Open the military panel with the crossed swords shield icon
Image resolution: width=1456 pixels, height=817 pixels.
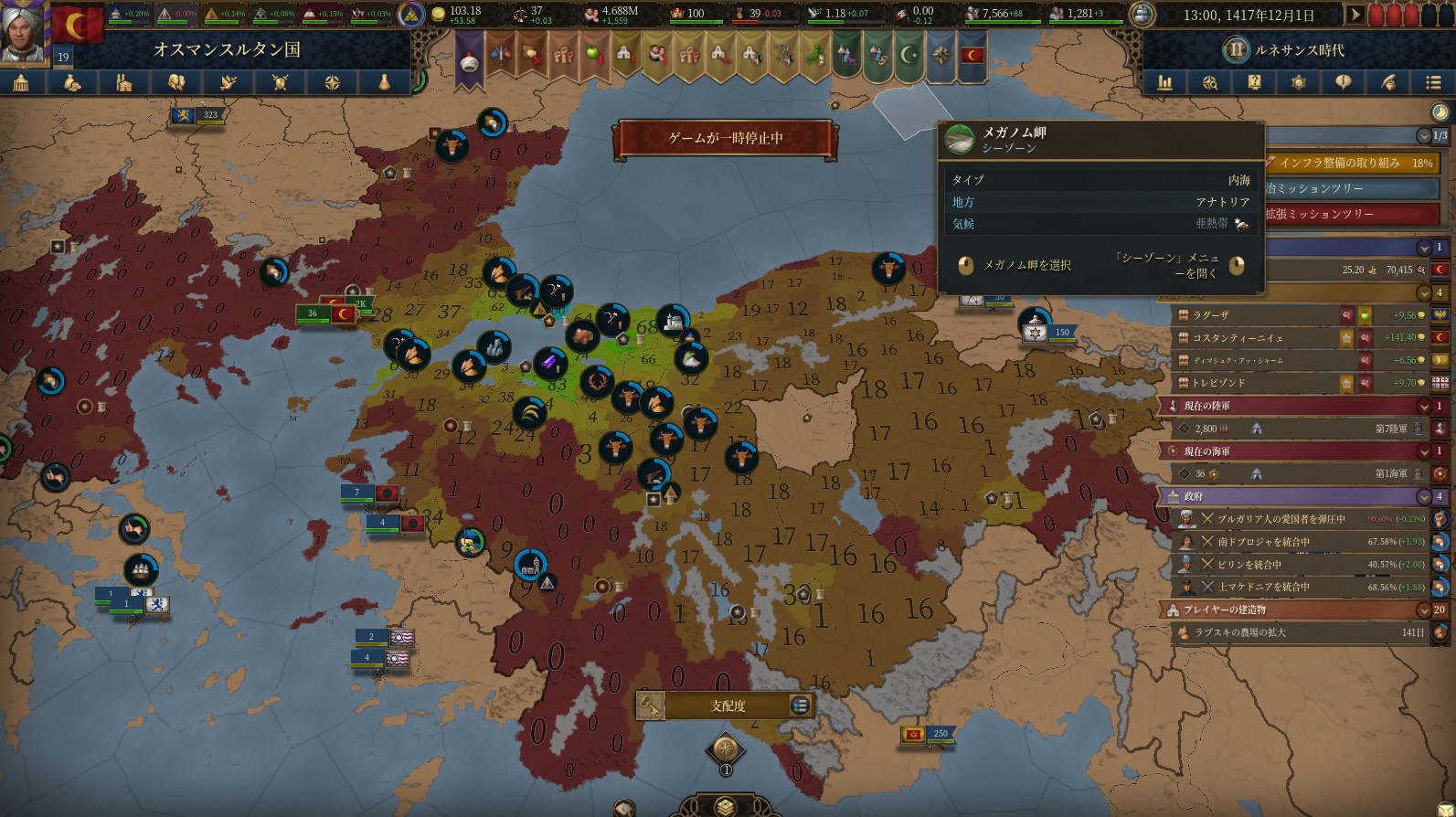(281, 83)
